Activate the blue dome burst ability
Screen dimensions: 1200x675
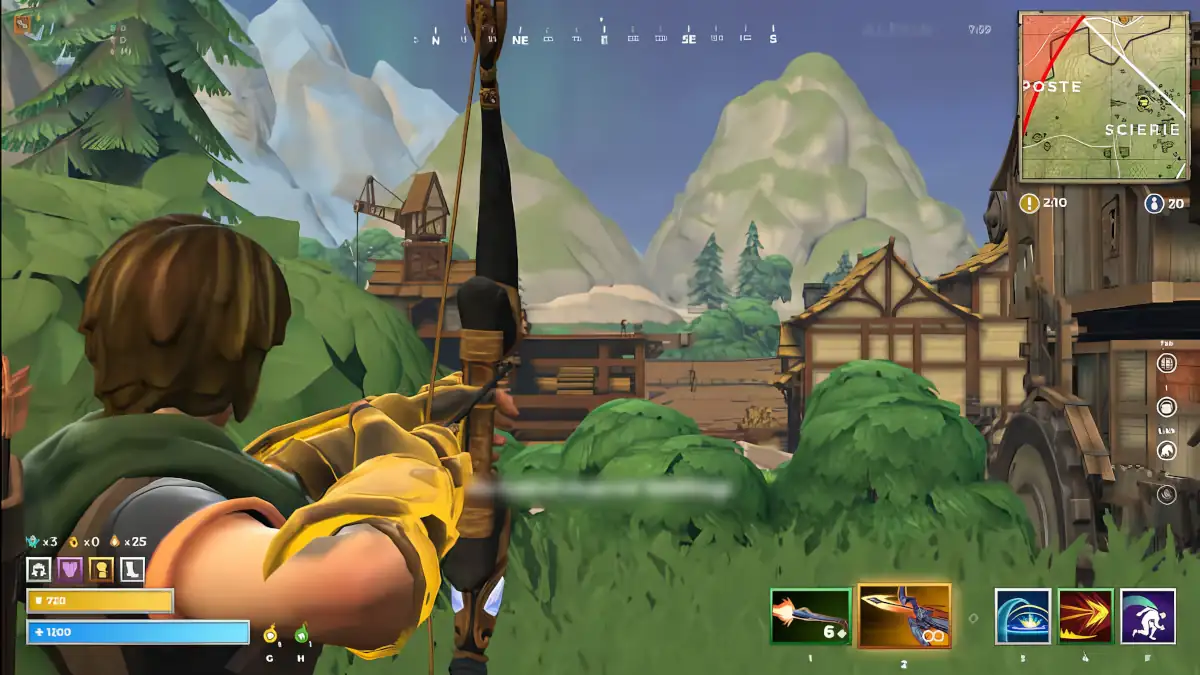click(x=1022, y=617)
